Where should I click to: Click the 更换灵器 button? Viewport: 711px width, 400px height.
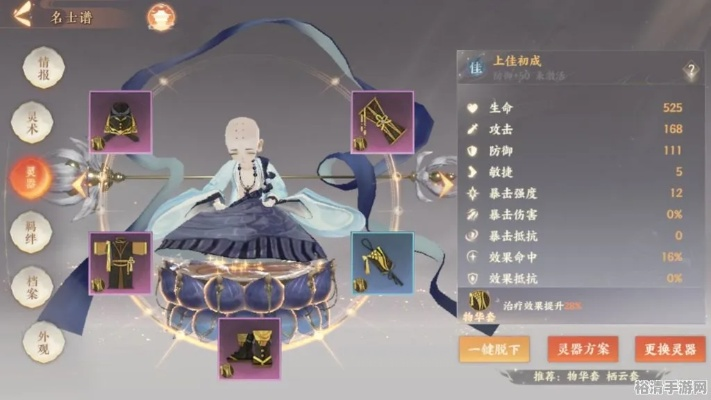click(x=672, y=349)
